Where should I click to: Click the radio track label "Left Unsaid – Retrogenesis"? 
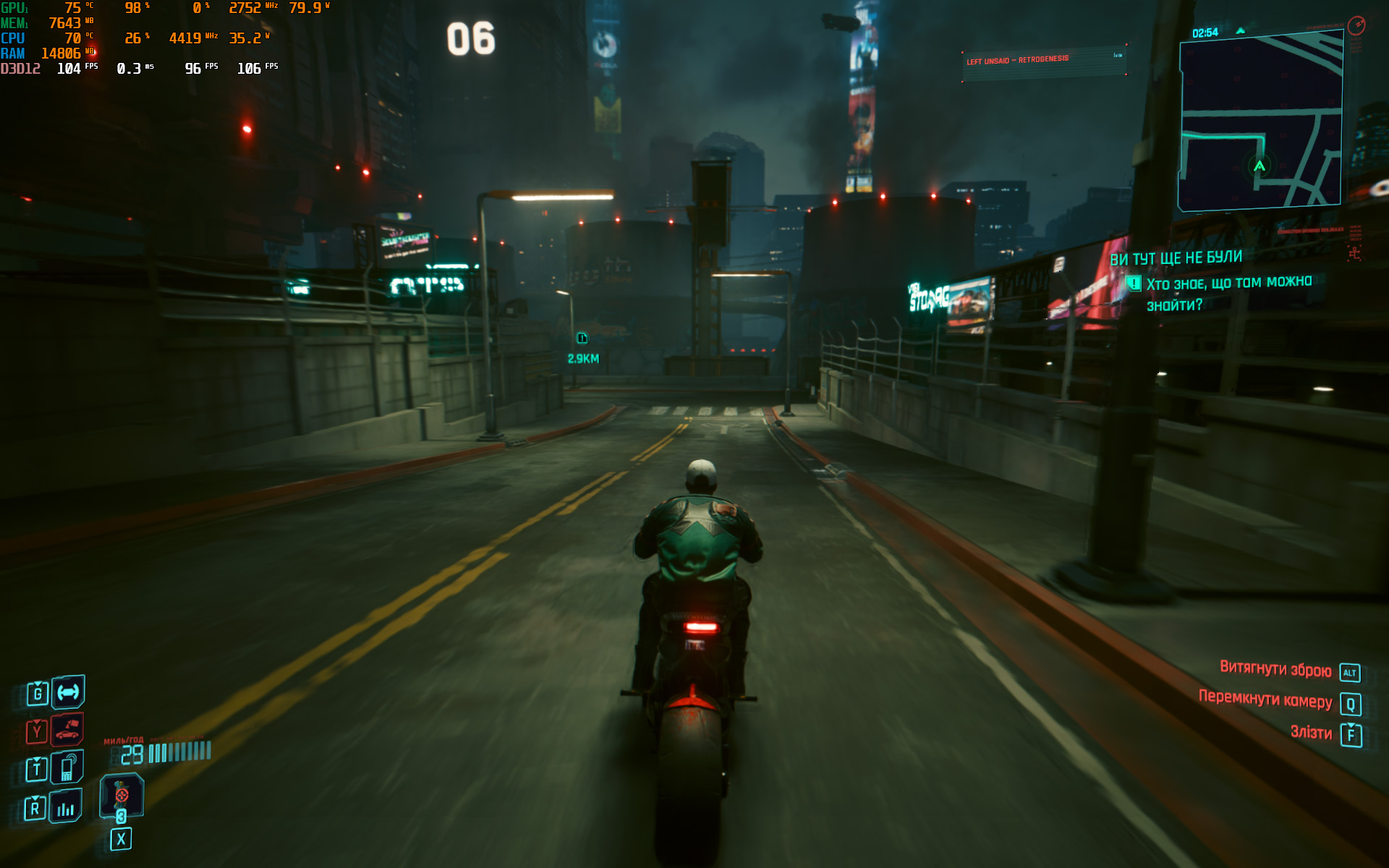pos(1017,60)
